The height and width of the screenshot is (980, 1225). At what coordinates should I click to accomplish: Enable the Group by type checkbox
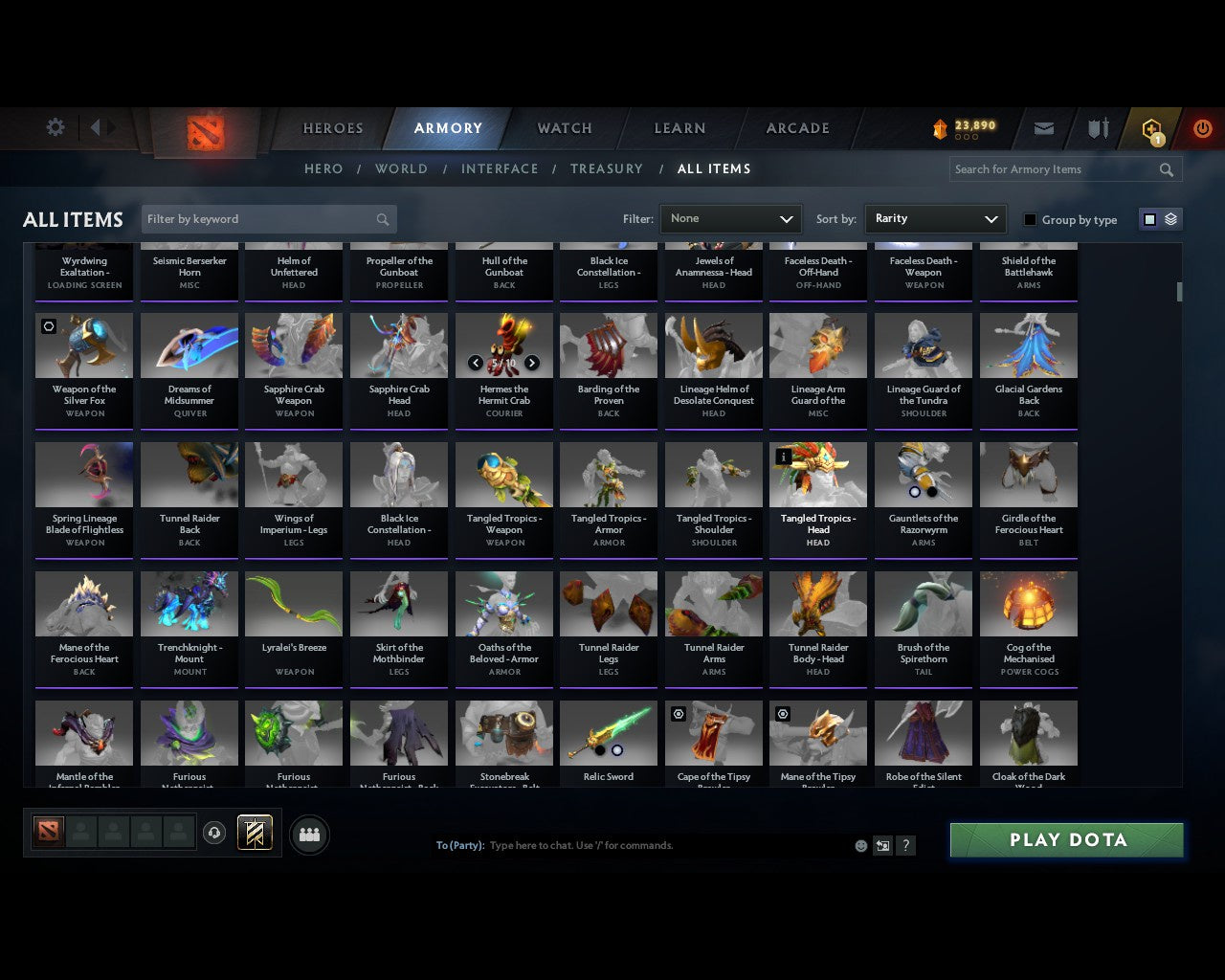1030,219
